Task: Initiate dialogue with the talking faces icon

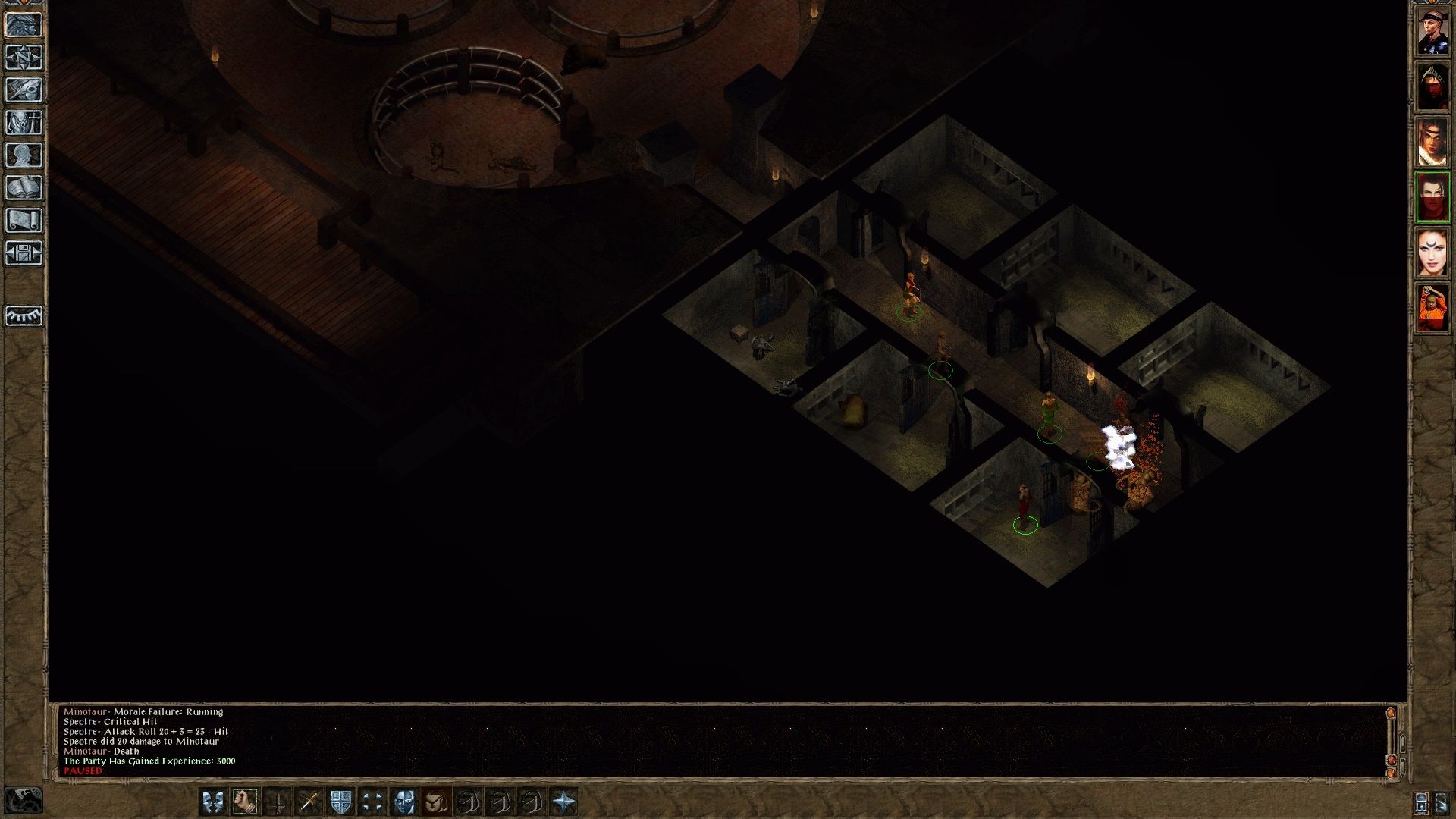Action: [x=212, y=802]
